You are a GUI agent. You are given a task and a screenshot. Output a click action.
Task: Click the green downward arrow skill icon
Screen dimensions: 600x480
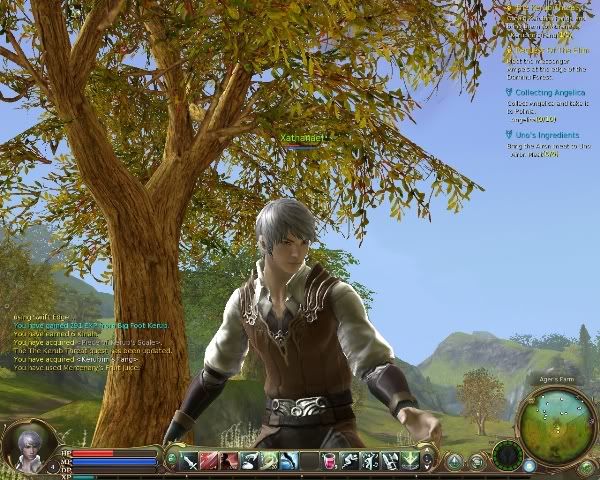pyautogui.click(x=409, y=461)
